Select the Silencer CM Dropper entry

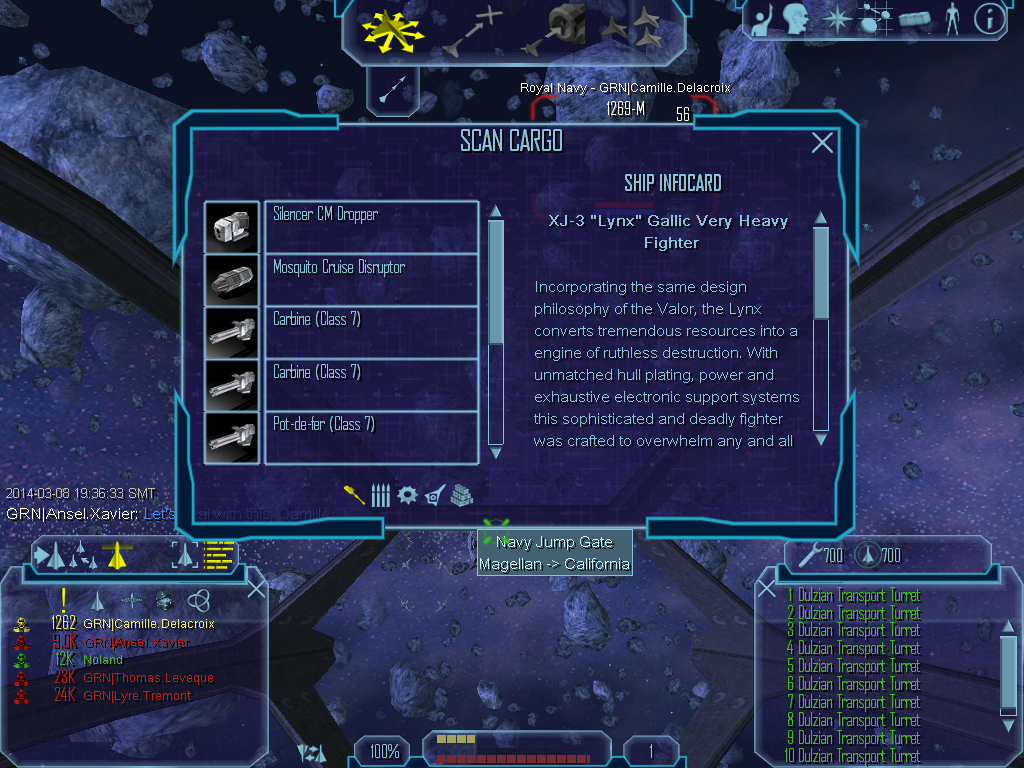(x=371, y=226)
